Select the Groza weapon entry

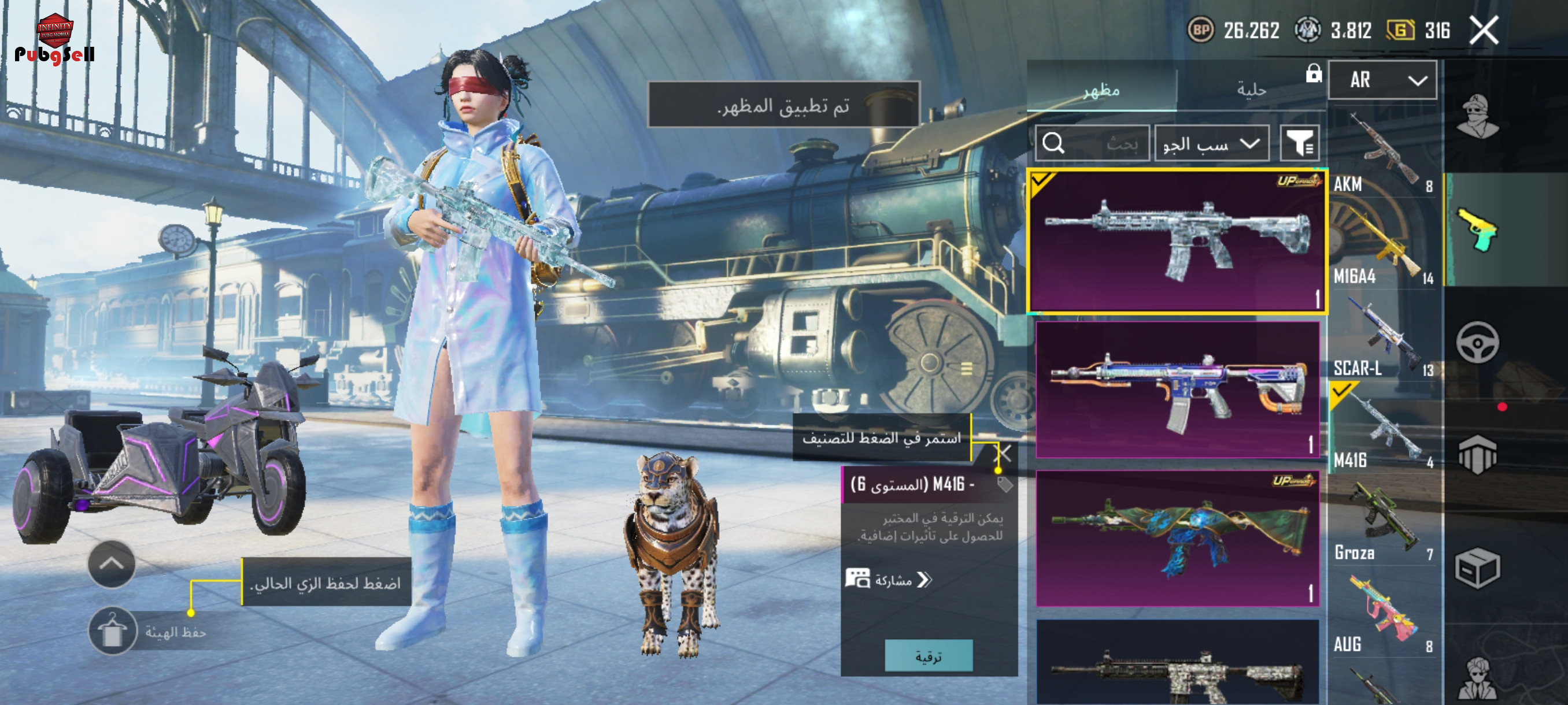coord(1382,522)
